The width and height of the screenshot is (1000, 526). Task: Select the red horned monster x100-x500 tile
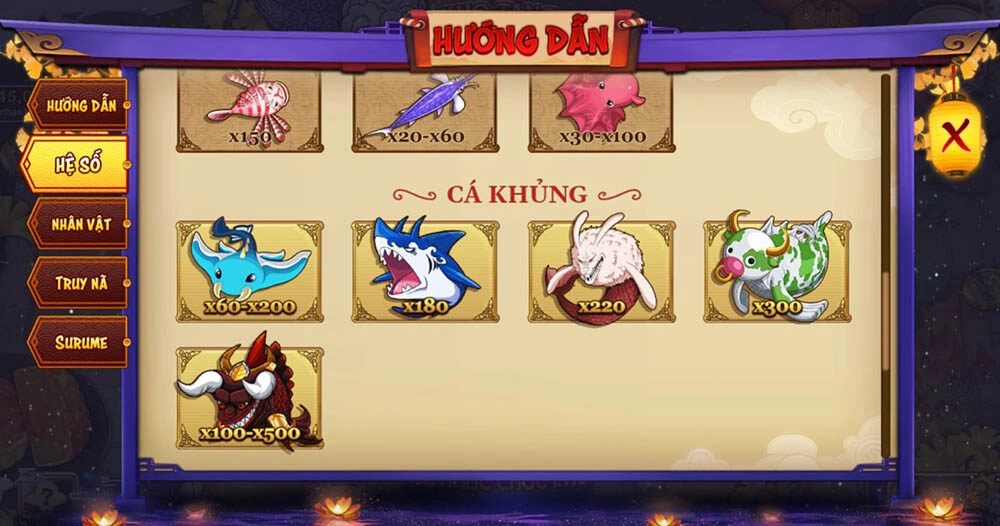(x=249, y=397)
